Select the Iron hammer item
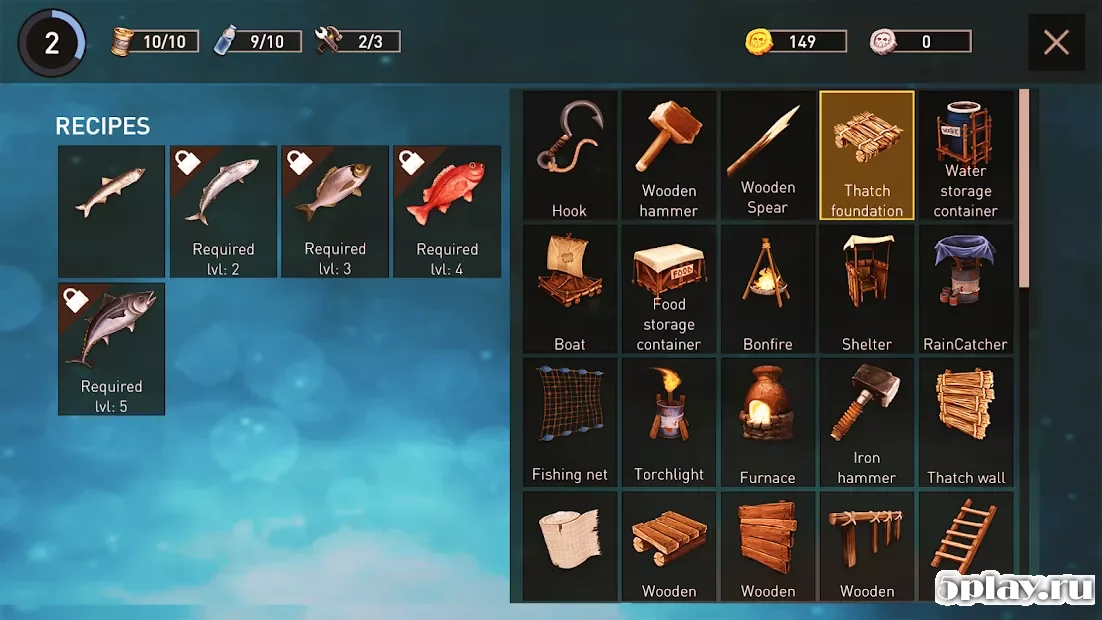The image size is (1102, 620). pos(867,423)
